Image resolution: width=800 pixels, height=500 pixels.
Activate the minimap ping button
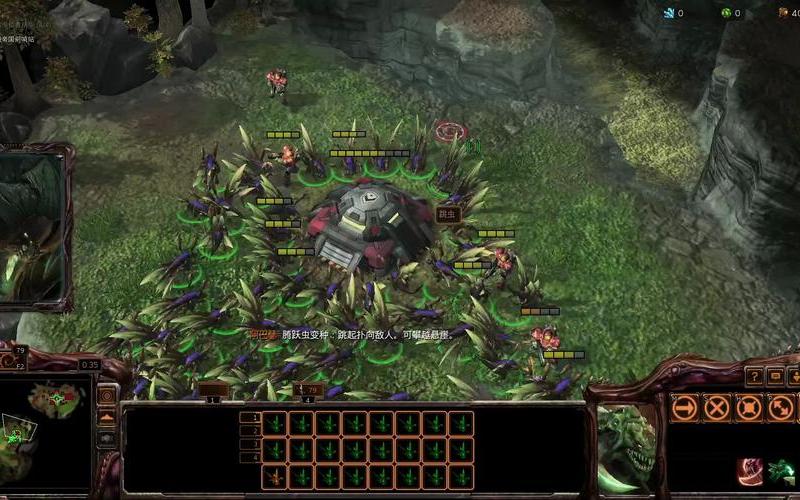(x=107, y=394)
